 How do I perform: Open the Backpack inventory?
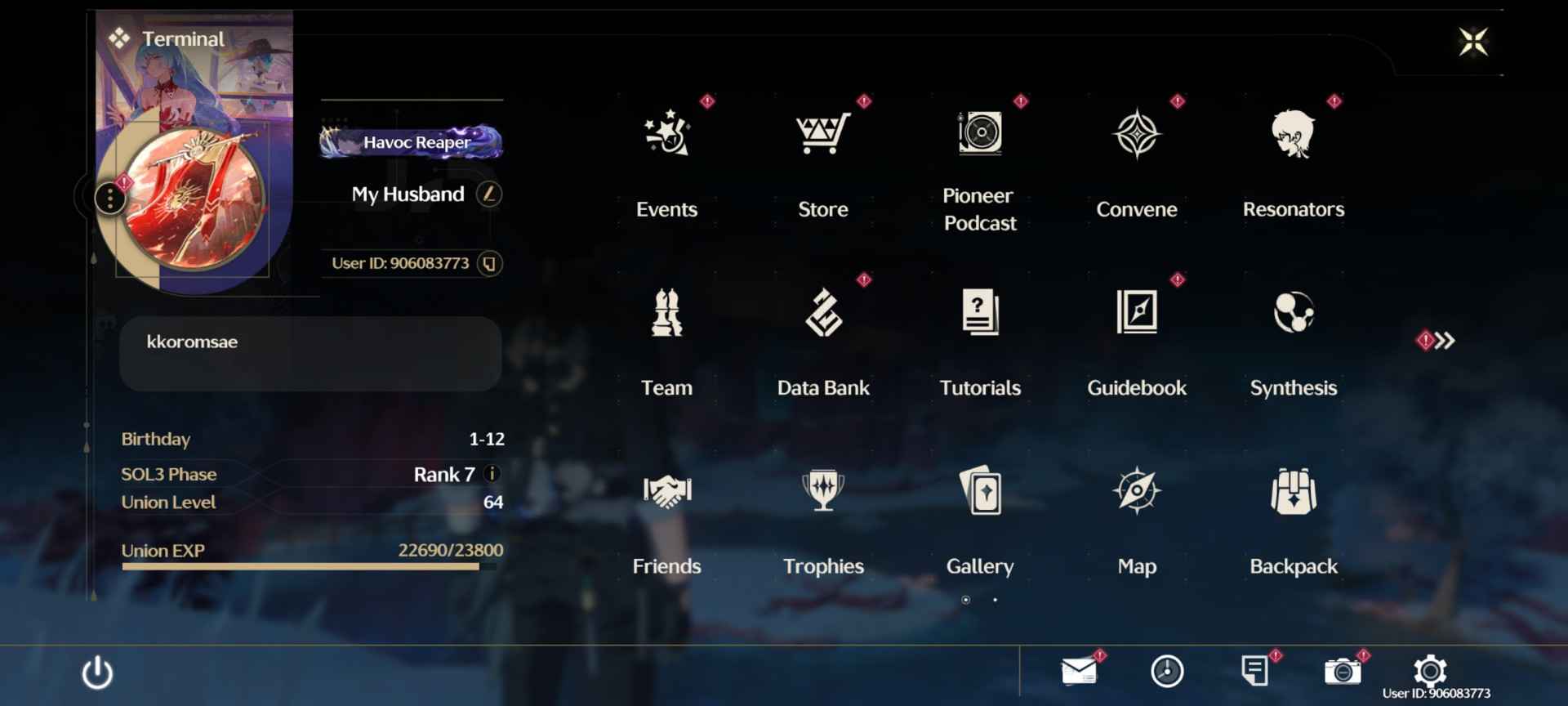pos(1293,507)
